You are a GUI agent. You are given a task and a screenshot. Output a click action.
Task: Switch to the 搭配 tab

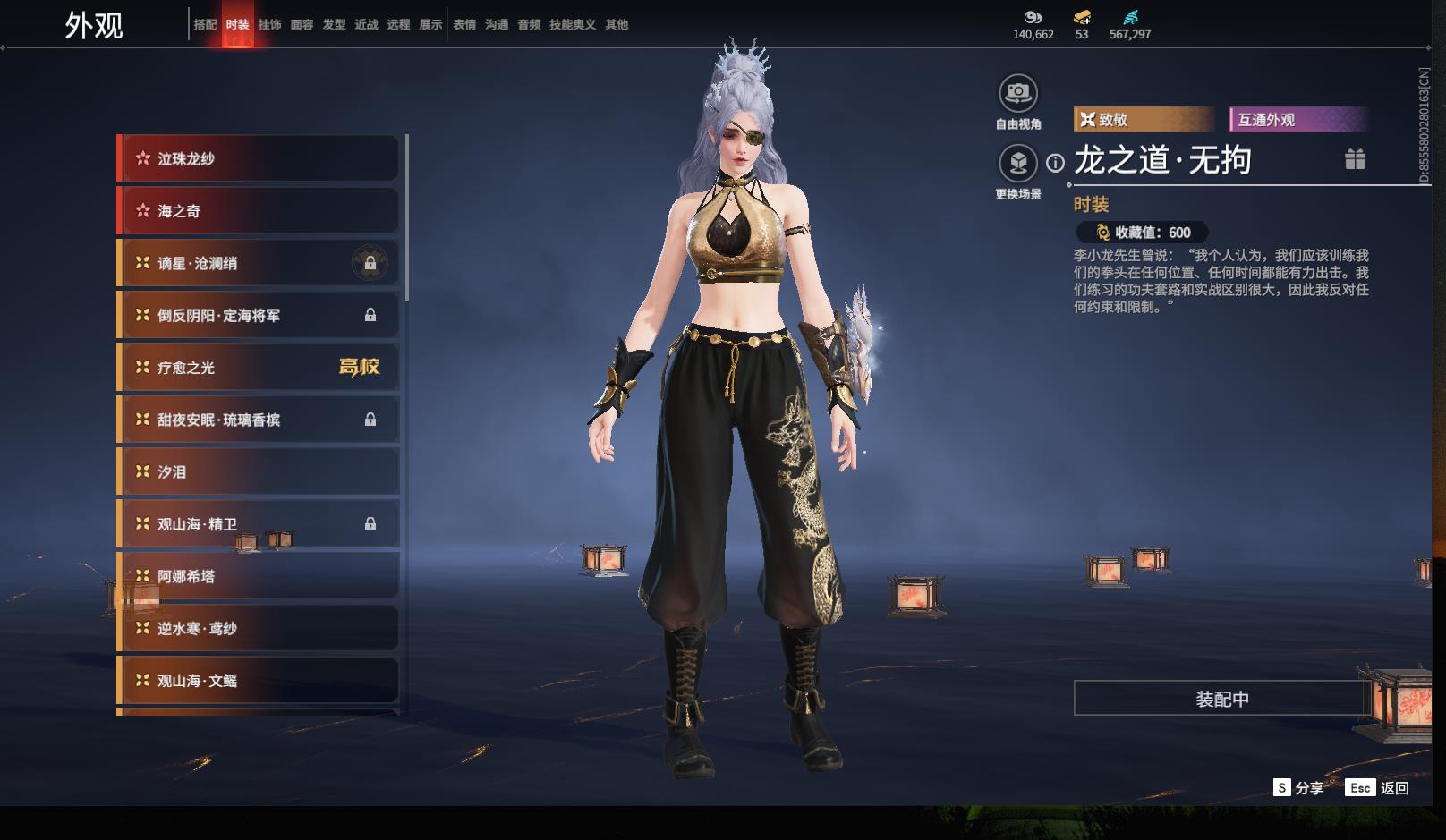(205, 25)
